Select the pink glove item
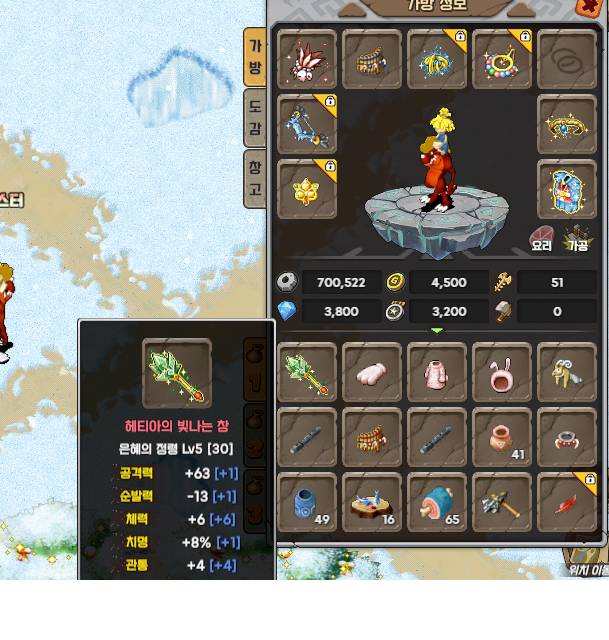This screenshot has width=609, height=640. pyautogui.click(x=371, y=373)
